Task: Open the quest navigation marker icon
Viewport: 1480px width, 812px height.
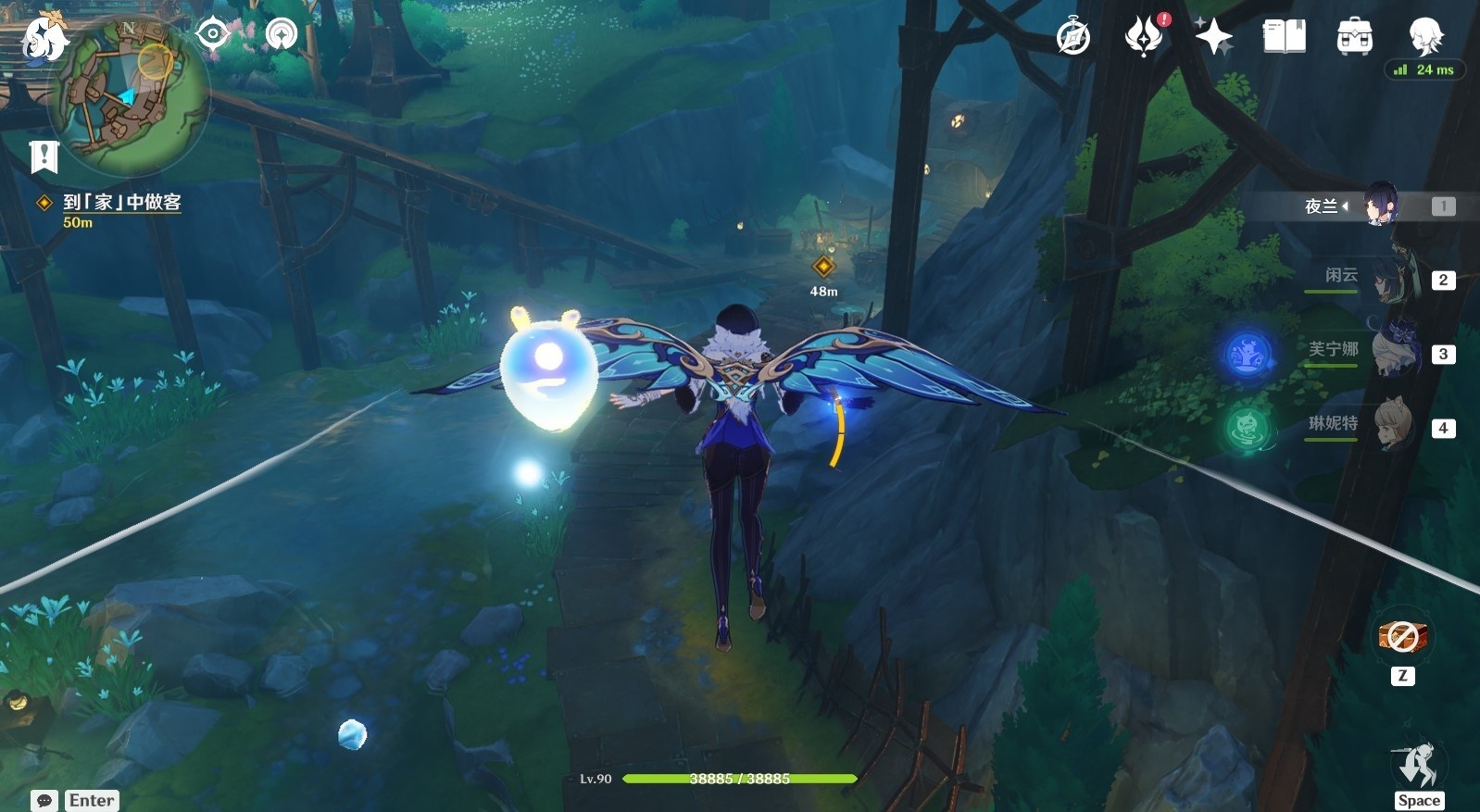Action: 281,34
